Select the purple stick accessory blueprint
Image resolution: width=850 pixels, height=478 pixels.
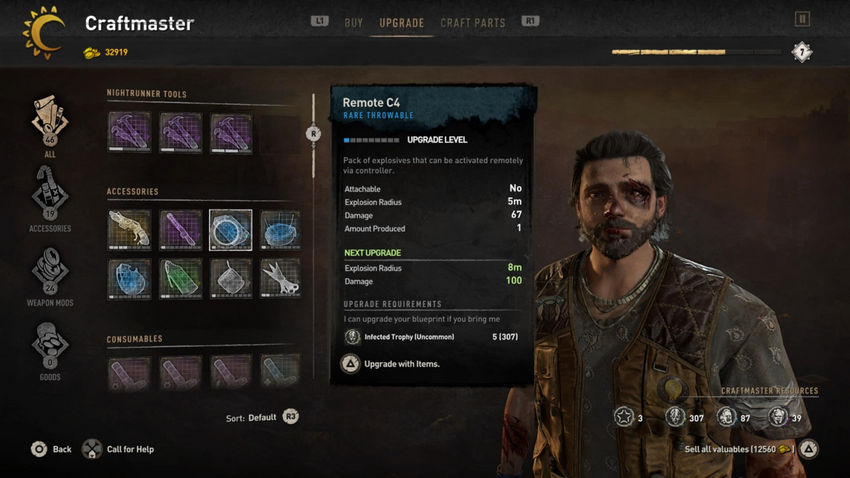tap(180, 229)
